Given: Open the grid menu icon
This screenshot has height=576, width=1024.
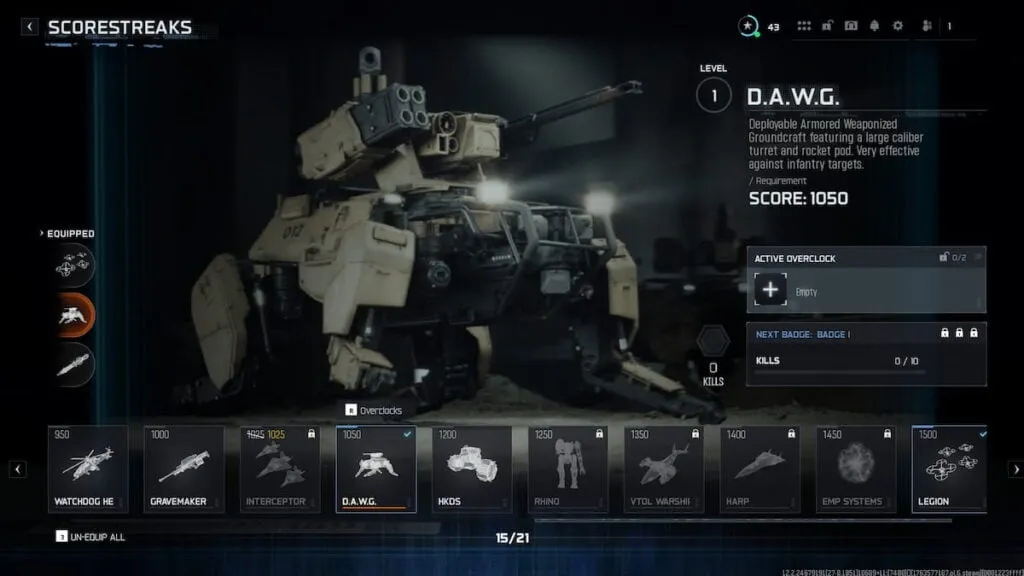Looking at the screenshot, I should coord(804,26).
